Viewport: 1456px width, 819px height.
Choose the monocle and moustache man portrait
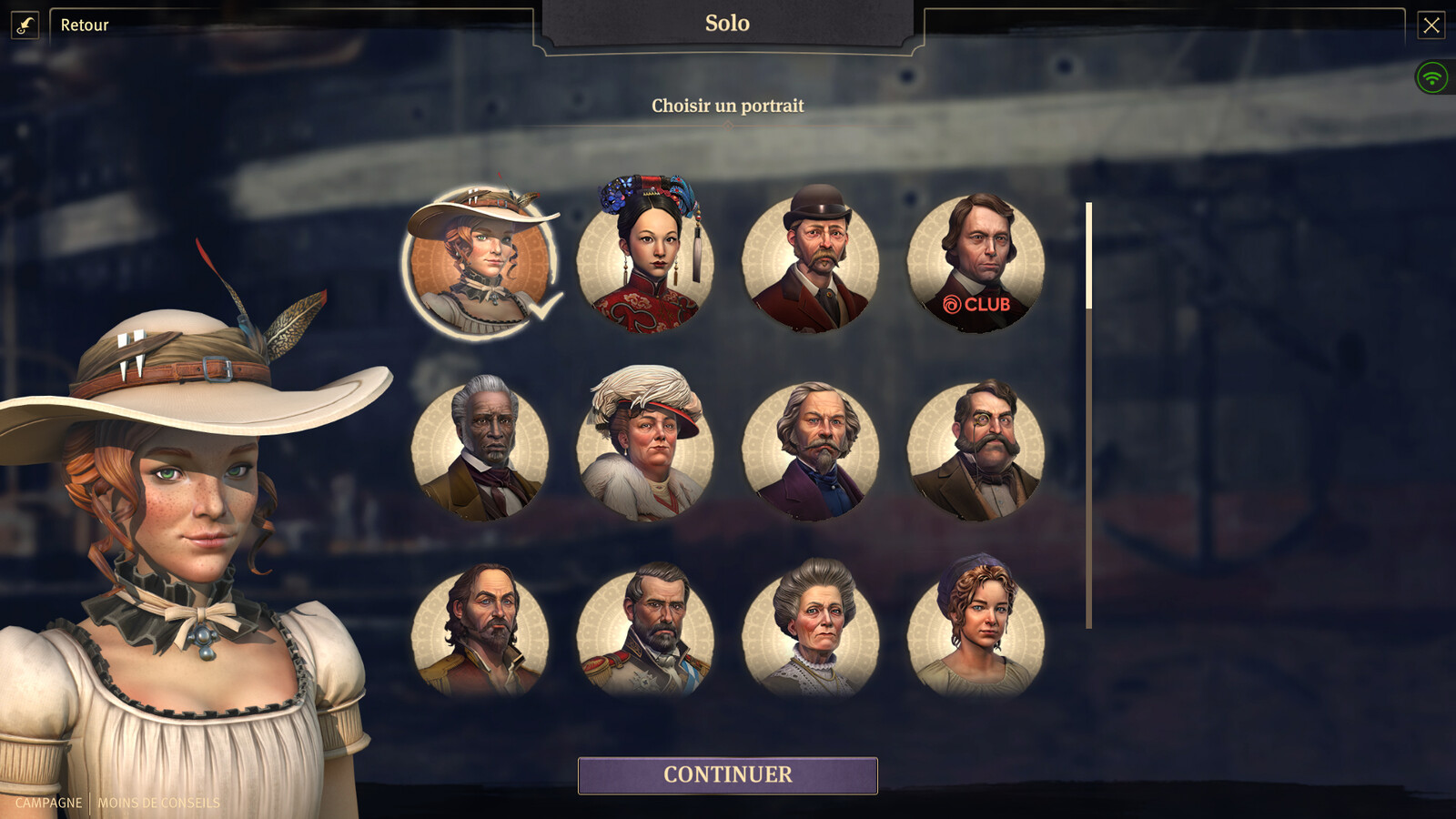976,450
